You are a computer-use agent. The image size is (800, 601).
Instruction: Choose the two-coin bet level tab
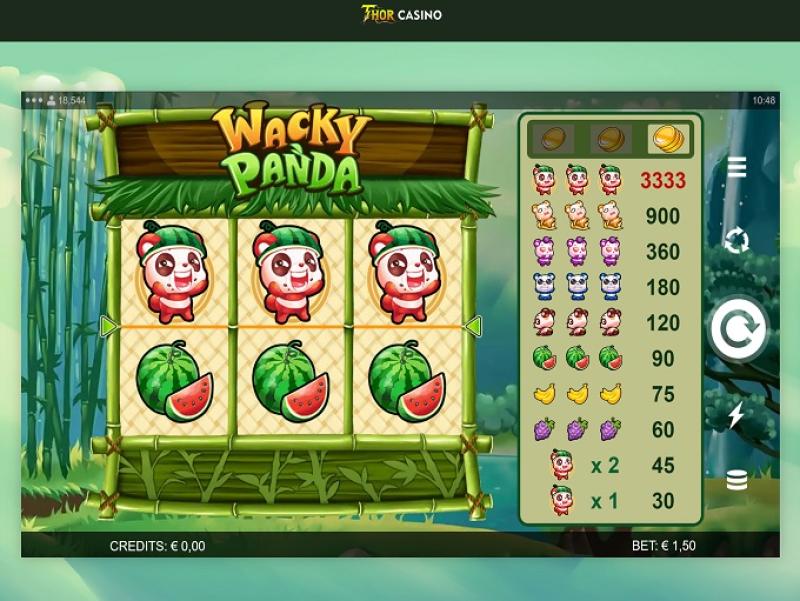tap(611, 138)
